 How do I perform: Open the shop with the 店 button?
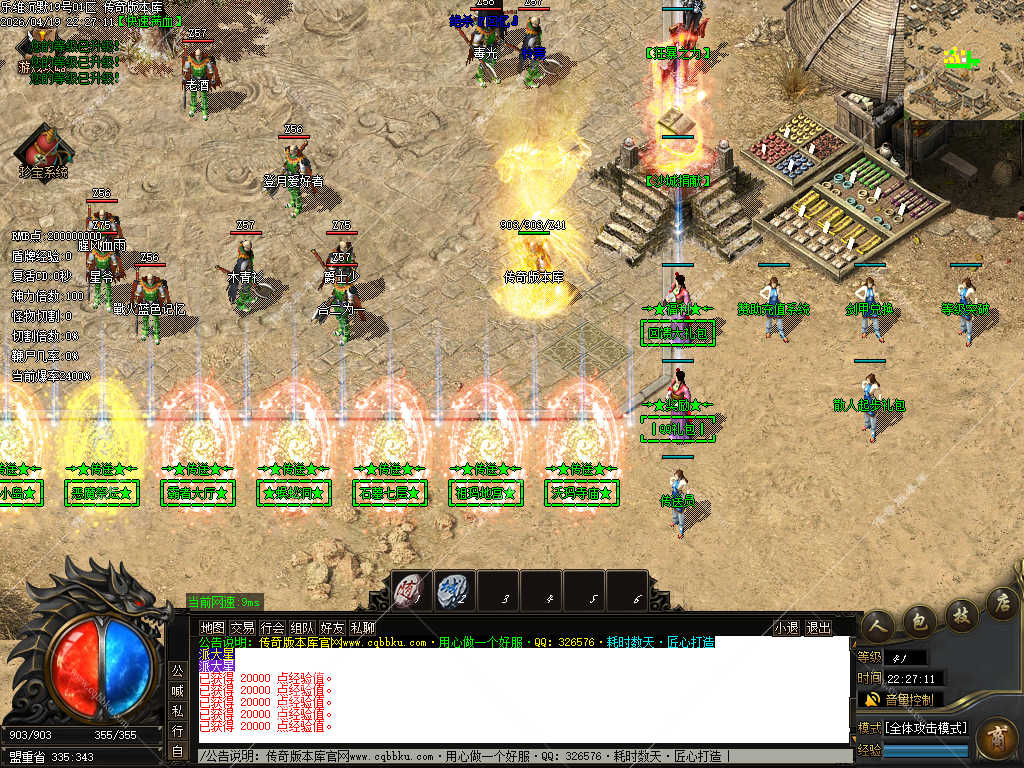click(x=1001, y=602)
